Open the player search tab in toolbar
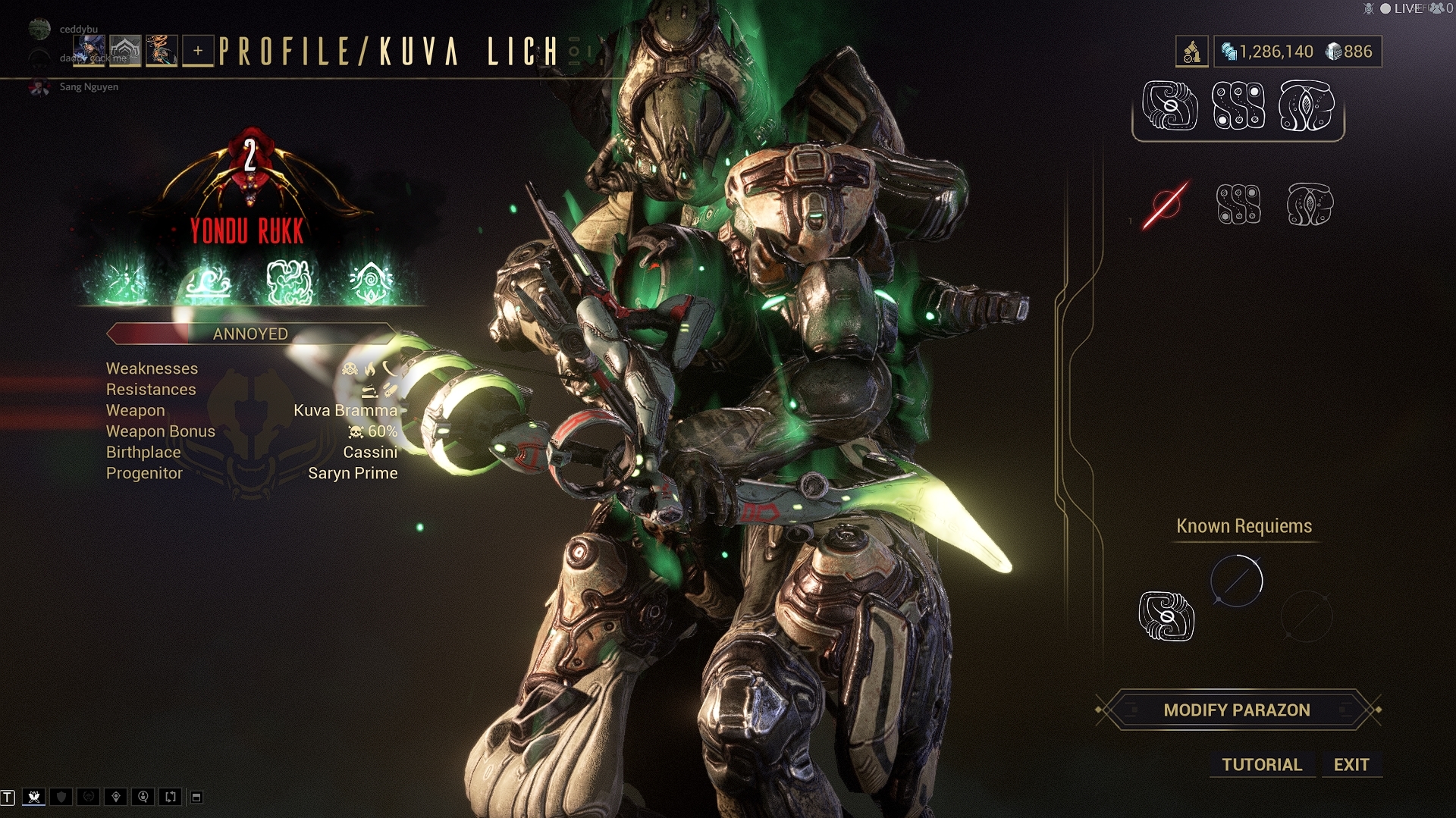The width and height of the screenshot is (1456, 818). [143, 797]
